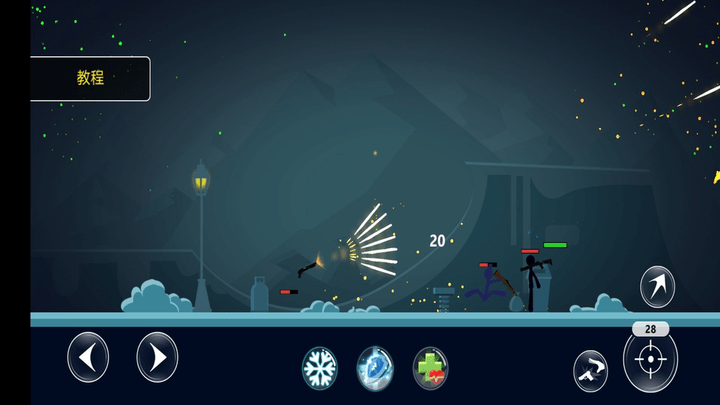Fire using the crosshair shoot button
The width and height of the screenshot is (720, 405).
click(650, 360)
